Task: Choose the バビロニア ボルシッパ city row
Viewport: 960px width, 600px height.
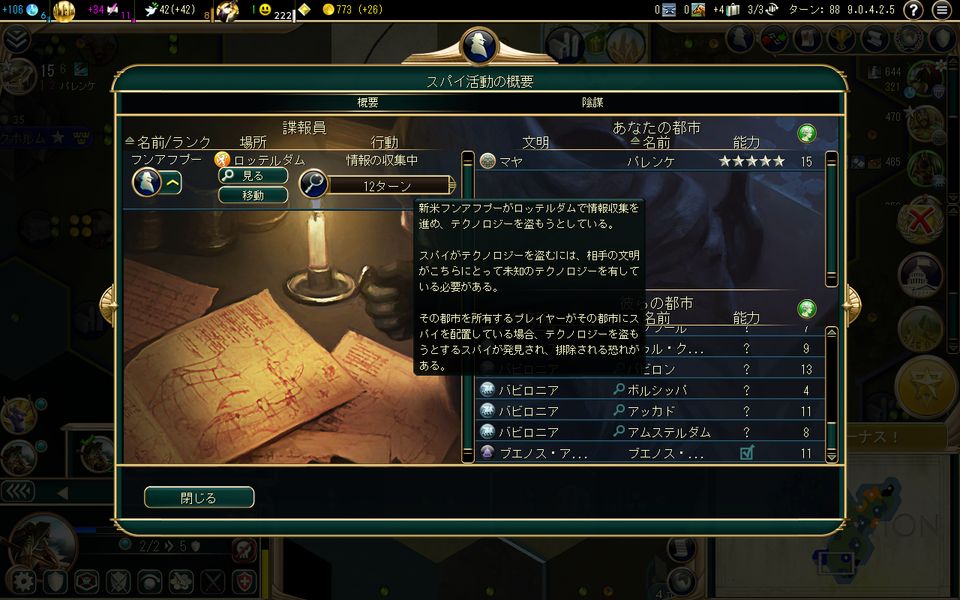Action: (650, 390)
